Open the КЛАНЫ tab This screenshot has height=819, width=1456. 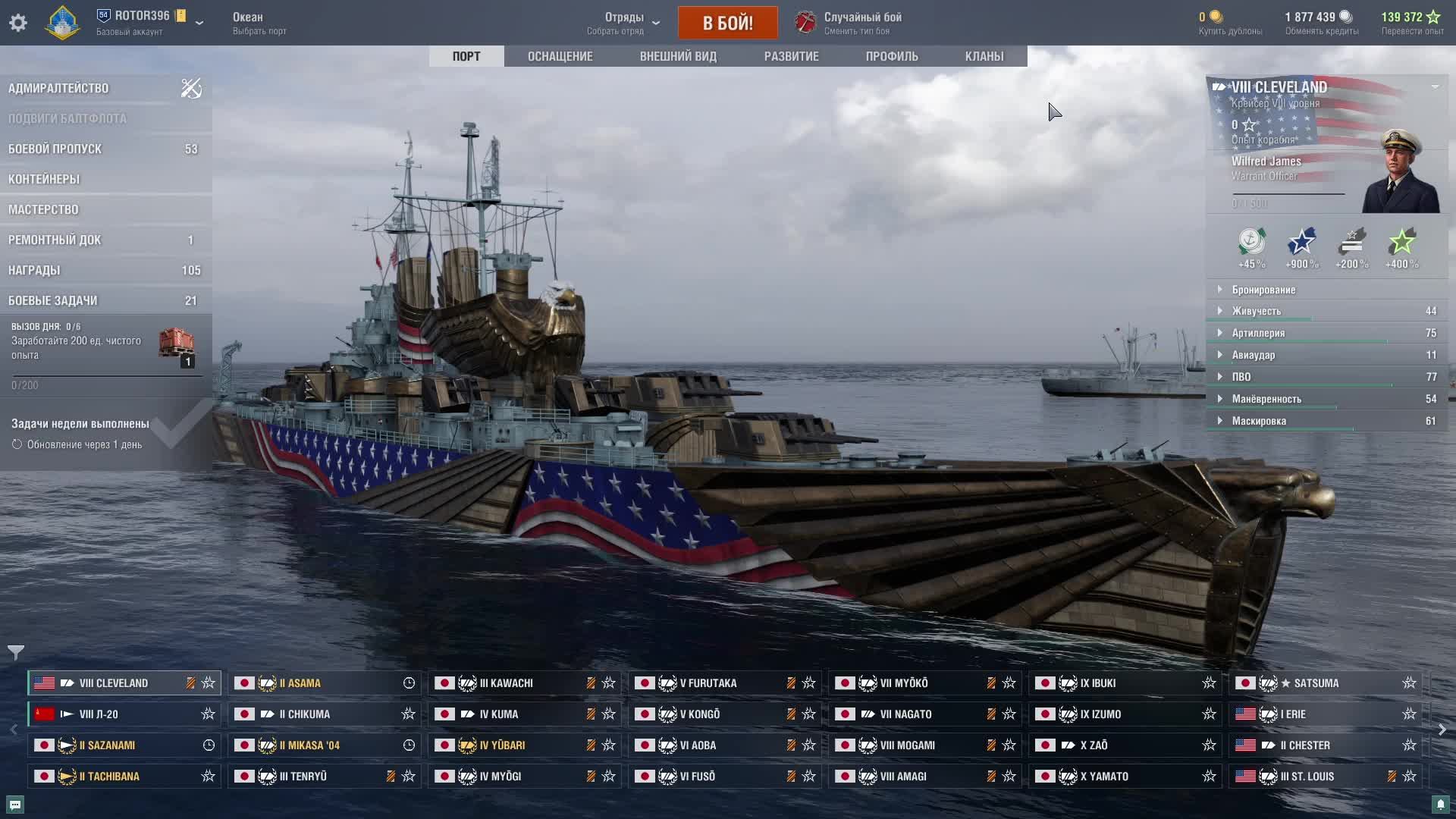coord(984,56)
